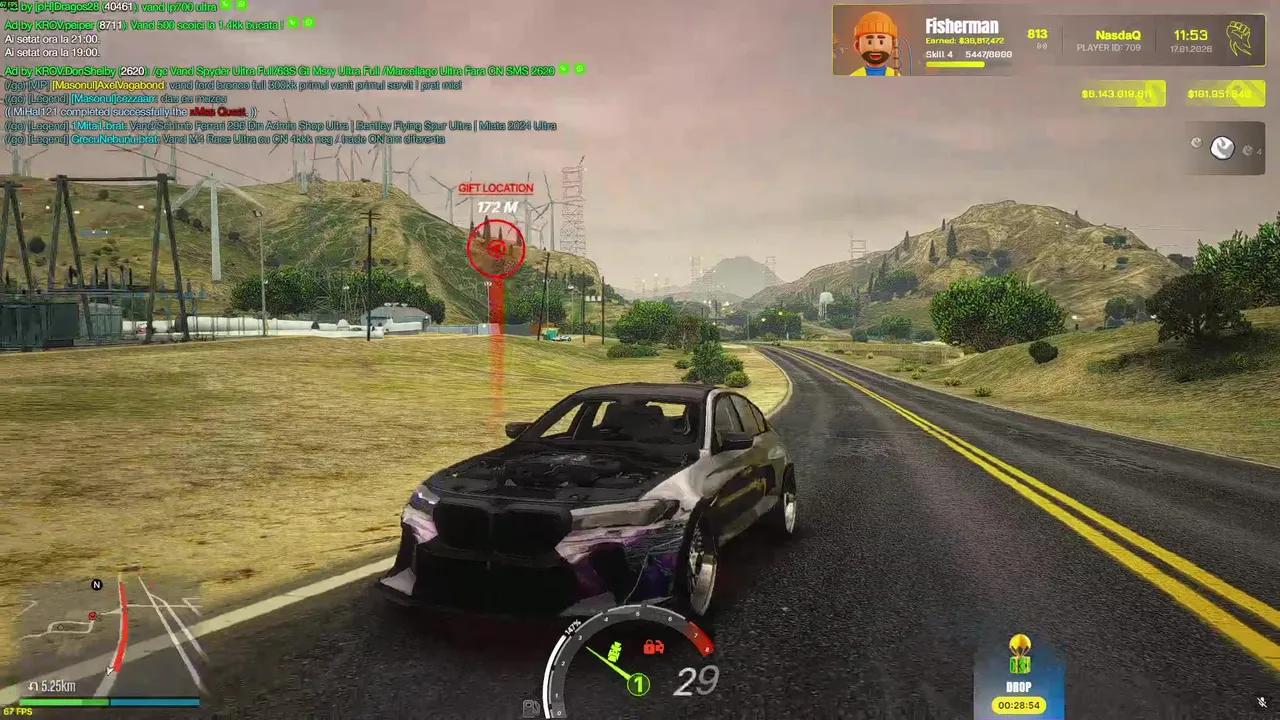Viewport: 1280px width, 720px height.
Task: Click the NasdaQ server name tab
Action: (x=1117, y=33)
